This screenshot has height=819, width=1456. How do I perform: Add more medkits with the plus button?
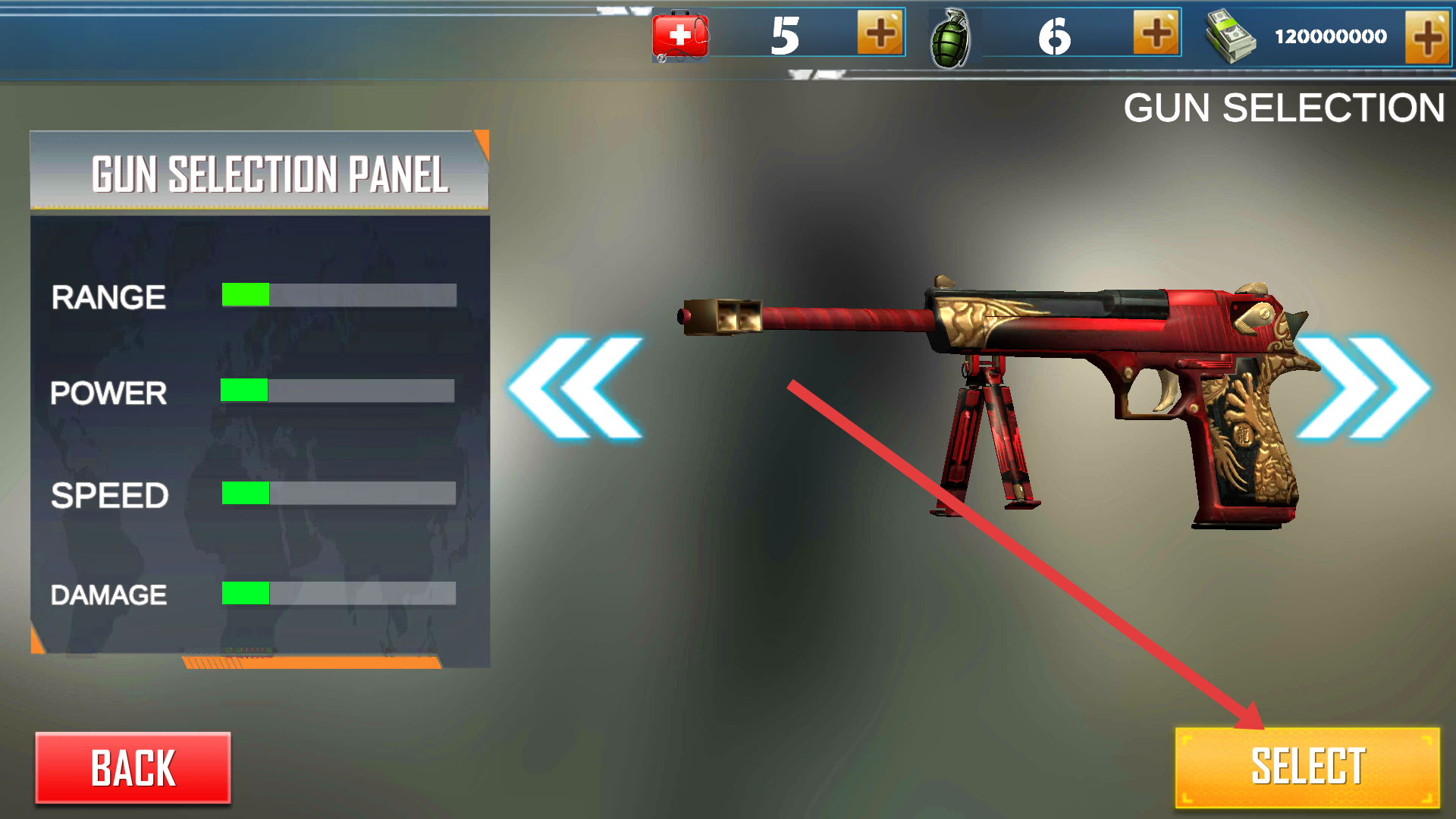[x=880, y=34]
